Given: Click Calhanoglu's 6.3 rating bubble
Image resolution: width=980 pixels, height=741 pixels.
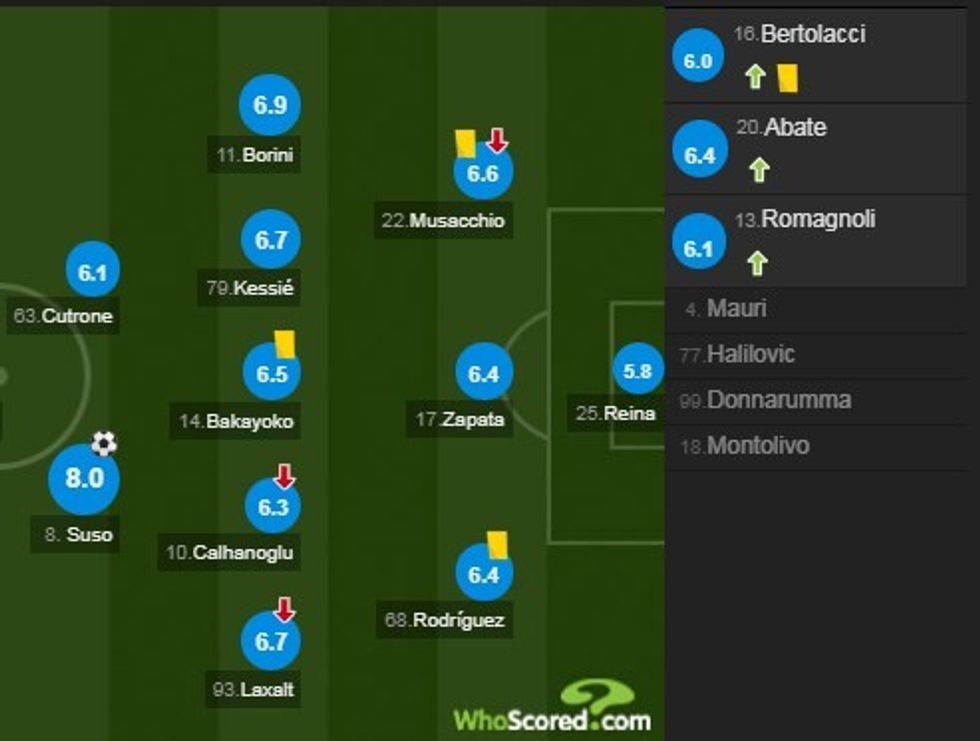Looking at the screenshot, I should point(272,507).
